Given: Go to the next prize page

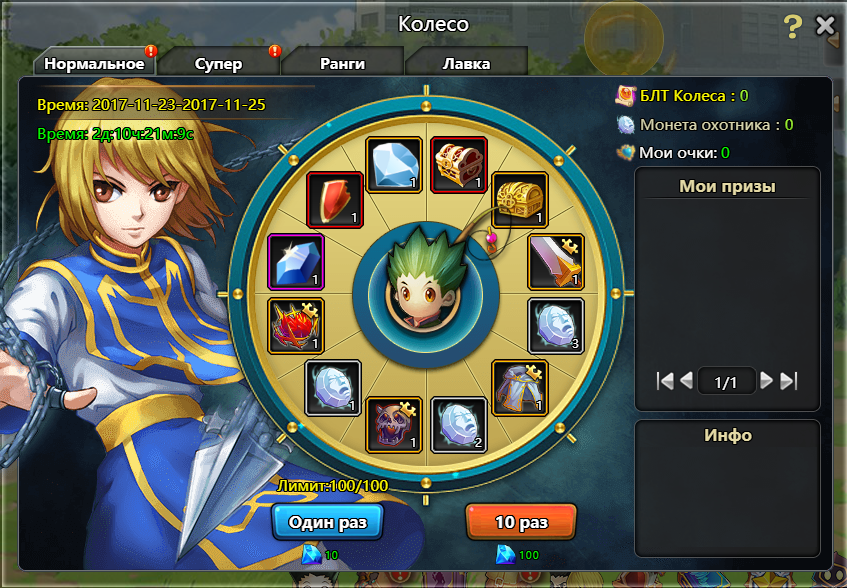Looking at the screenshot, I should (x=766, y=381).
